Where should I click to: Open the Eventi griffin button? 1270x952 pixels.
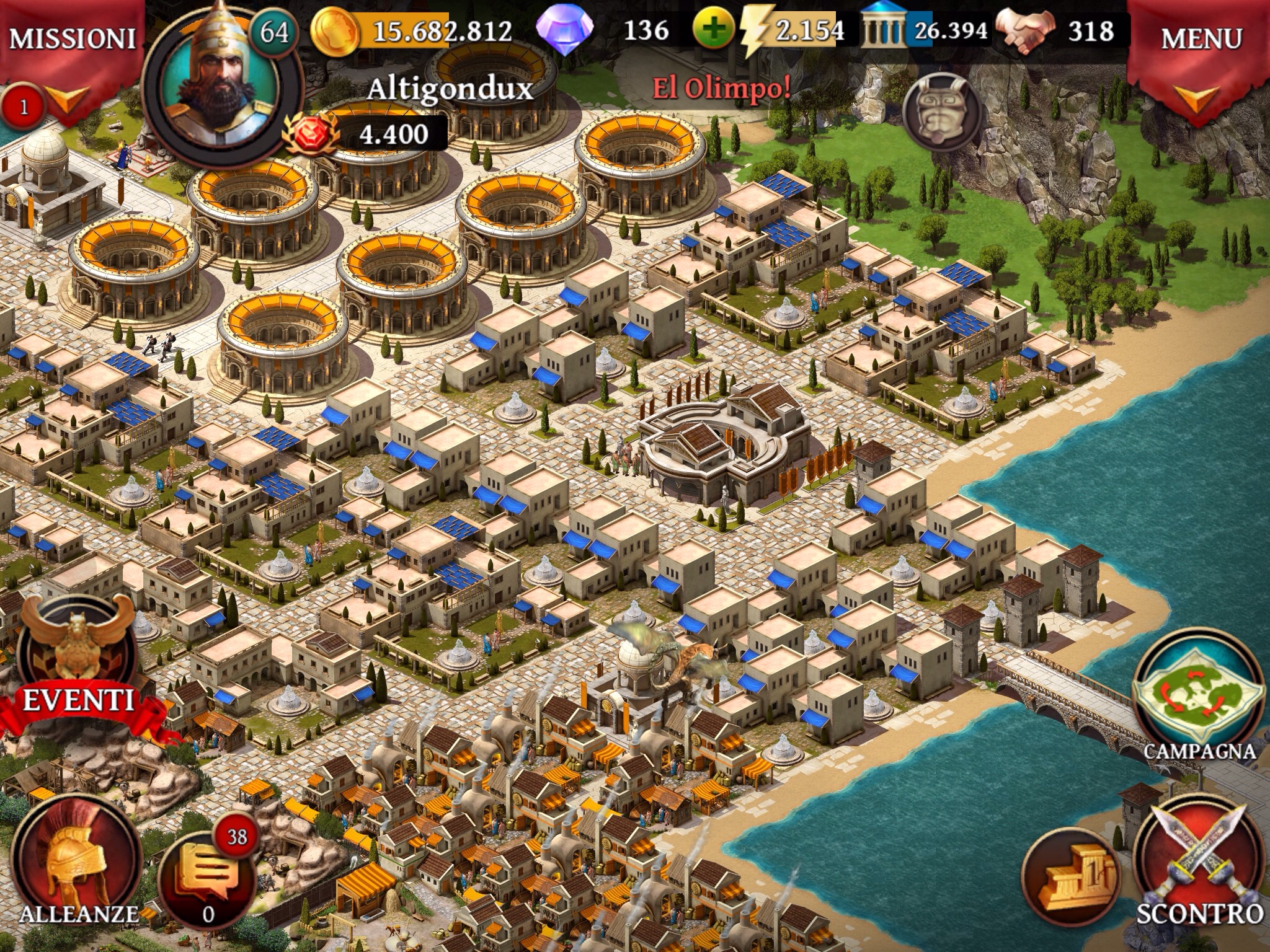click(x=78, y=657)
